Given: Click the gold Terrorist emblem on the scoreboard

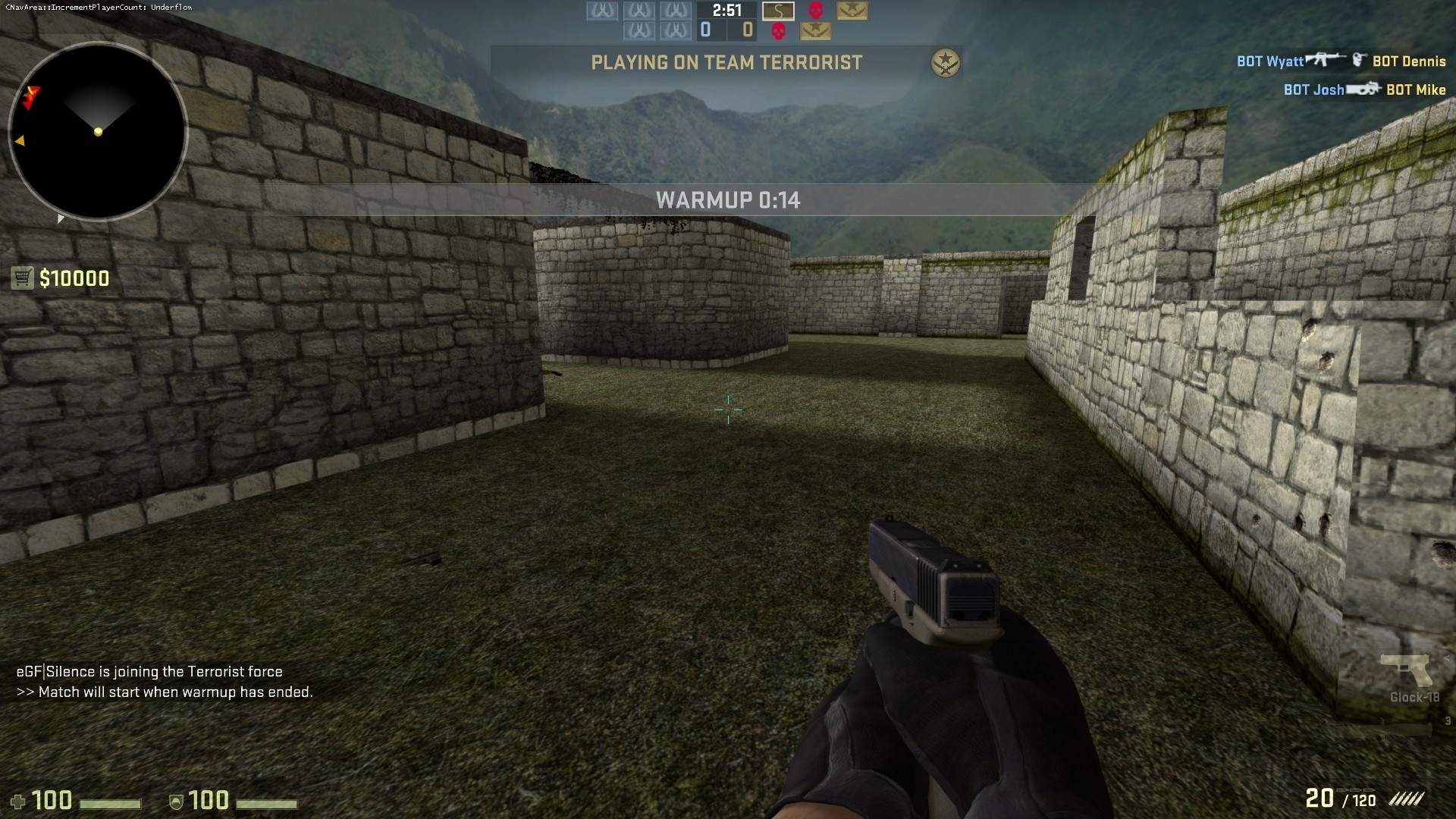Looking at the screenshot, I should pyautogui.click(x=851, y=11).
